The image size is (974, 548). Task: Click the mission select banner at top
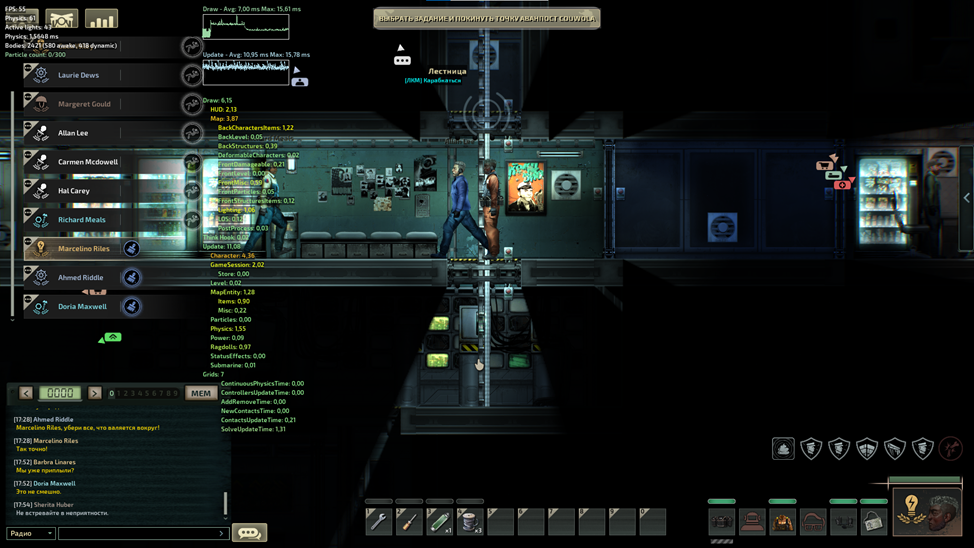click(487, 18)
